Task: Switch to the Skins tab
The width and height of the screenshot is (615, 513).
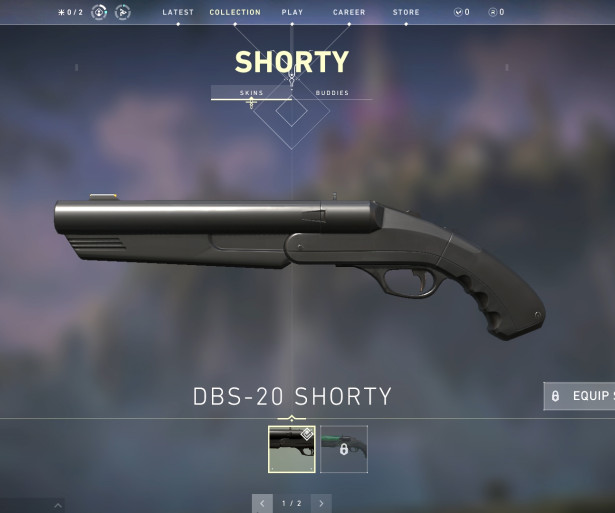Action: click(251, 93)
